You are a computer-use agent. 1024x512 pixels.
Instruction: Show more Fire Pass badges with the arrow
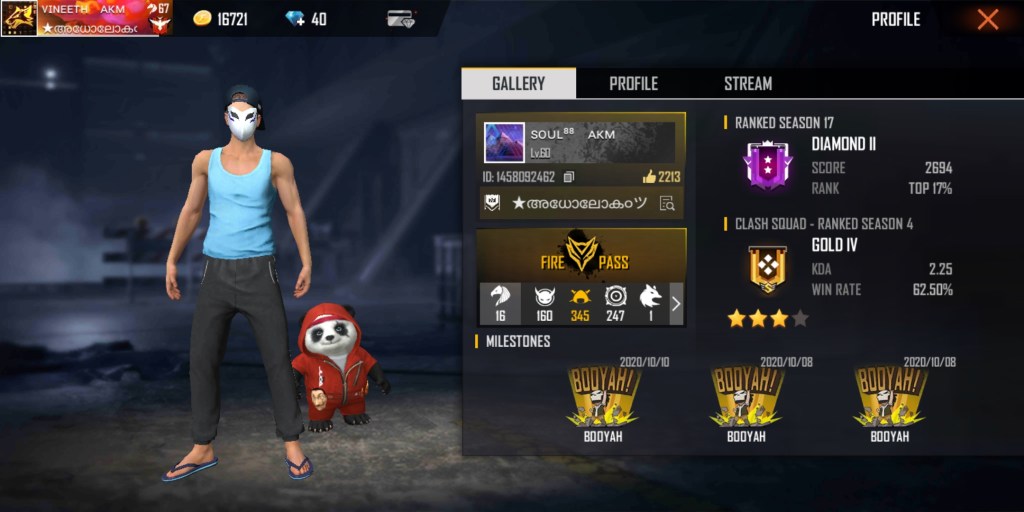click(676, 304)
